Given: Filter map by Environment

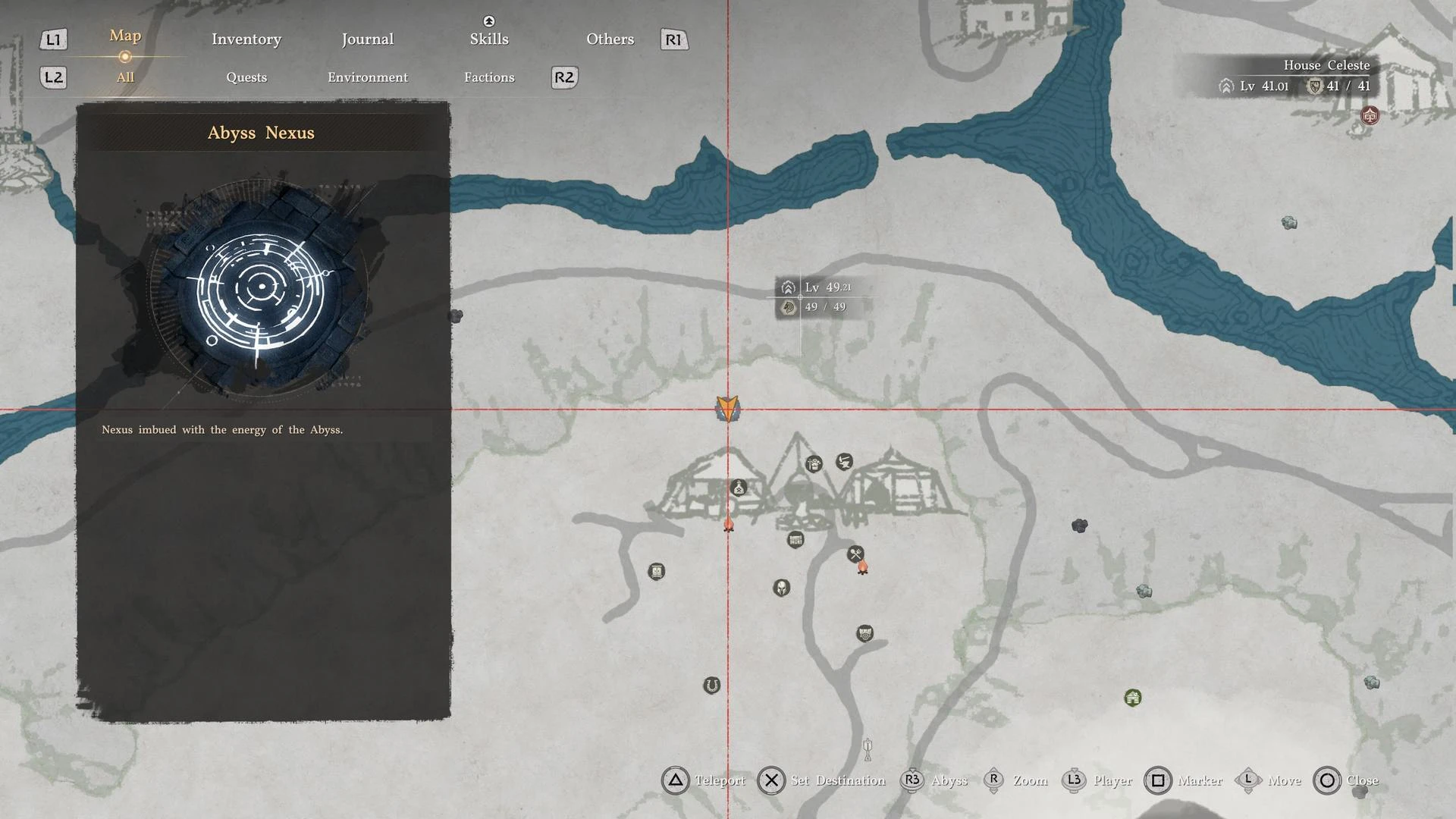Looking at the screenshot, I should 368,77.
